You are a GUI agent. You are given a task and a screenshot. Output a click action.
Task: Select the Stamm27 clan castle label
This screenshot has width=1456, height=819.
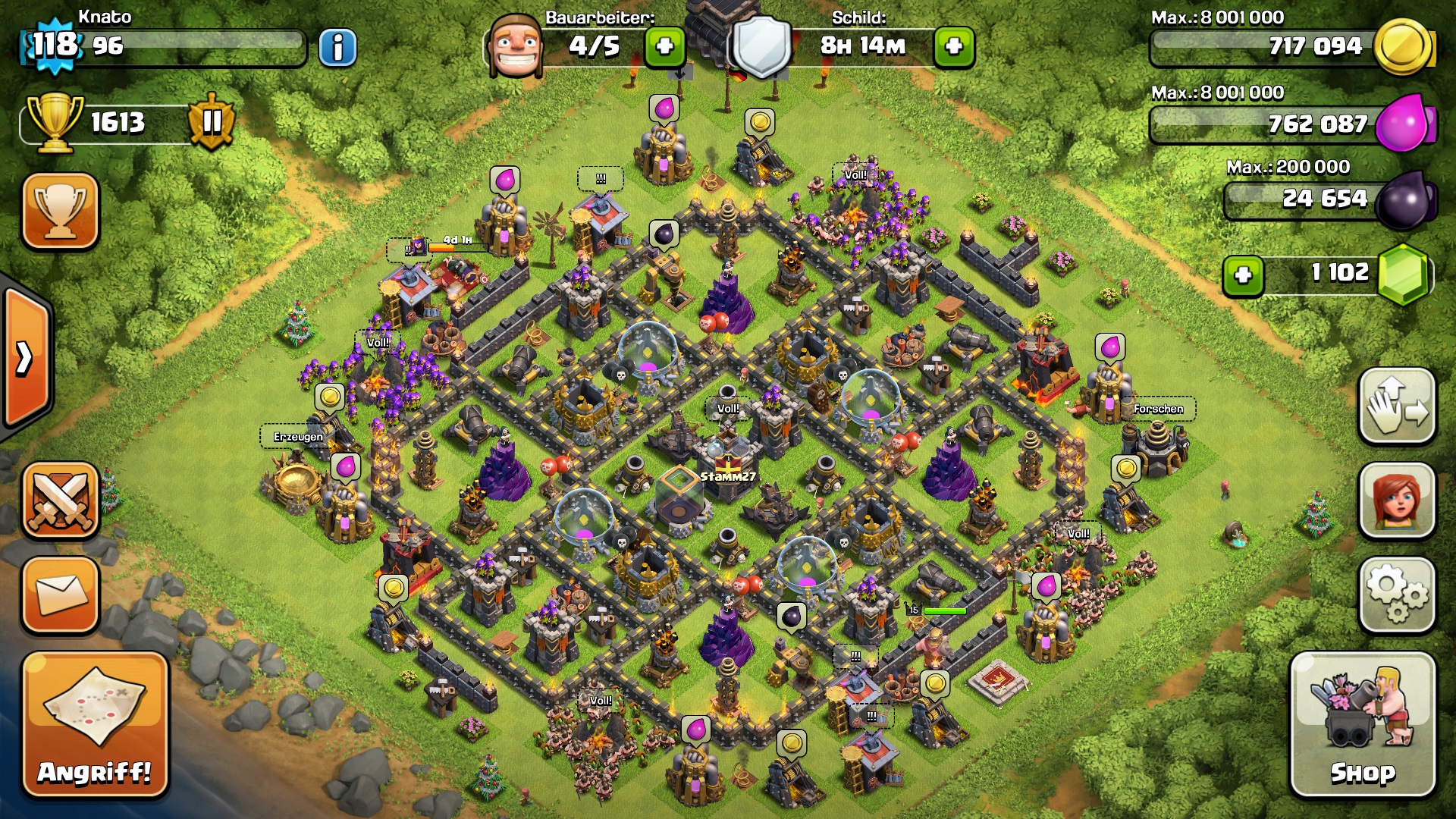727,476
